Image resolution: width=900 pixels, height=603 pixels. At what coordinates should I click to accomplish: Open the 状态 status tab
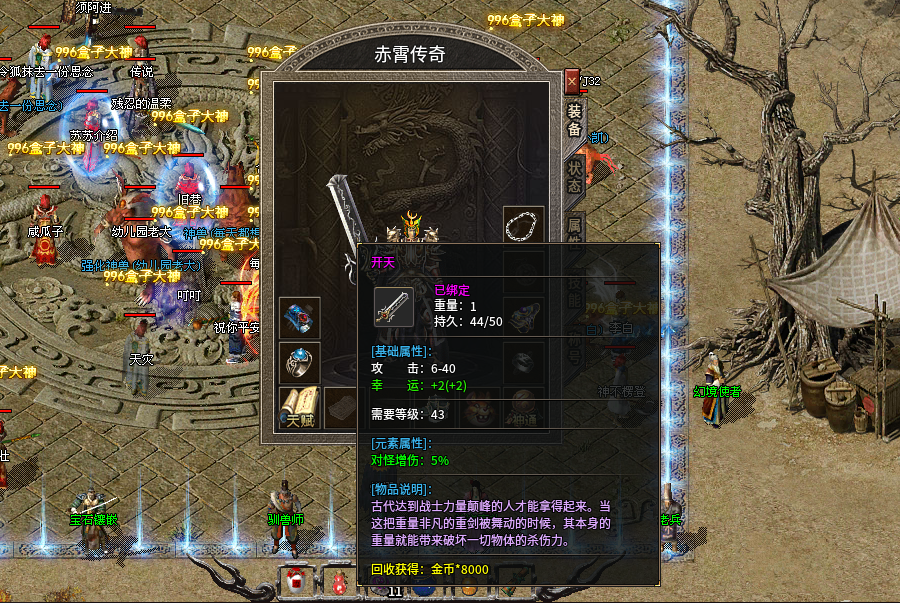(x=574, y=173)
